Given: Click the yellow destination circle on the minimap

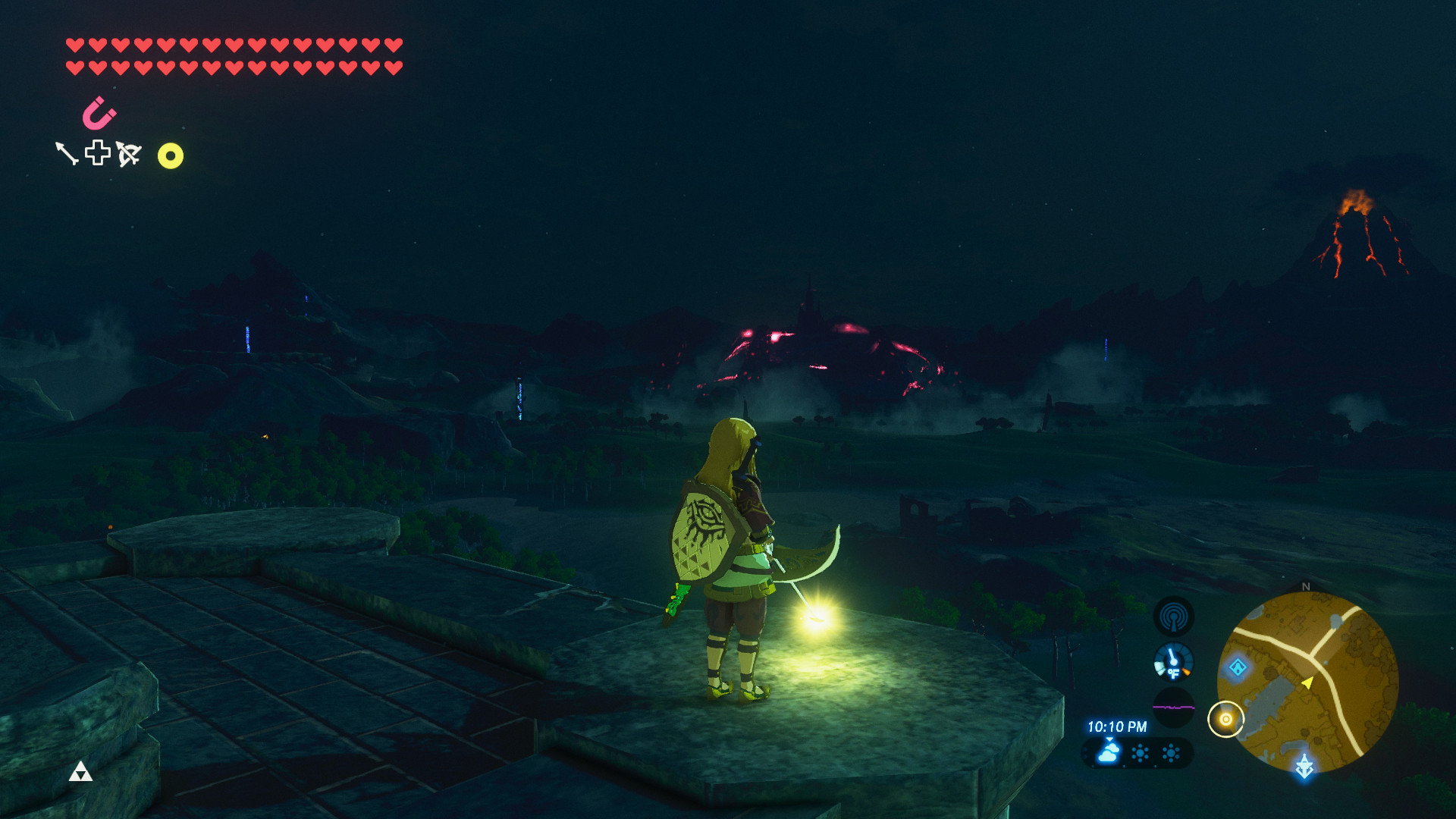Looking at the screenshot, I should coord(1226,718).
